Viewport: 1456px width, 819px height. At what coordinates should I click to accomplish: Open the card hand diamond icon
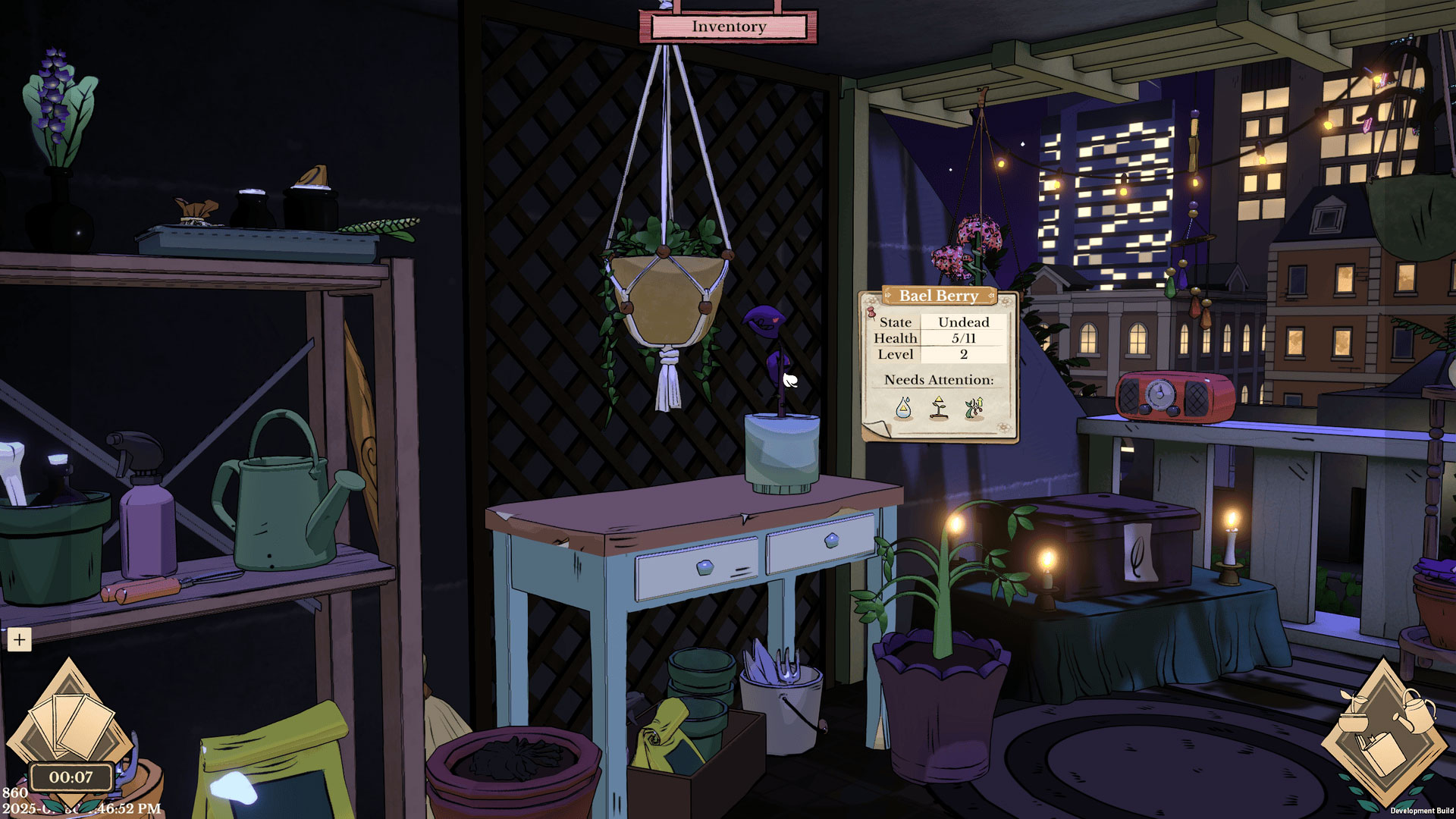pos(70,720)
